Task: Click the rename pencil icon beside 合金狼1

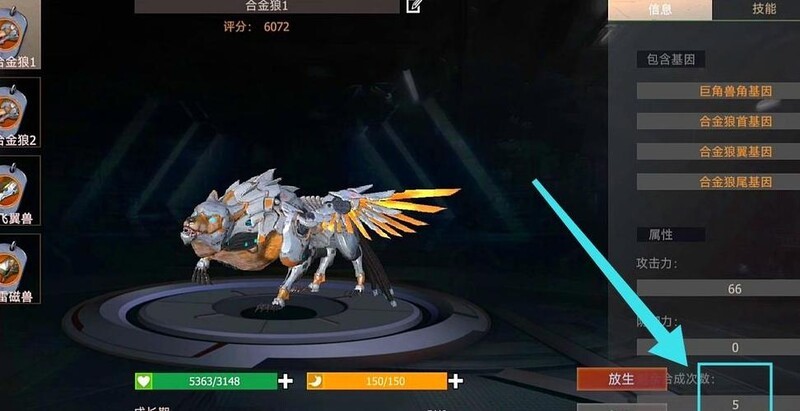Action: point(414,6)
